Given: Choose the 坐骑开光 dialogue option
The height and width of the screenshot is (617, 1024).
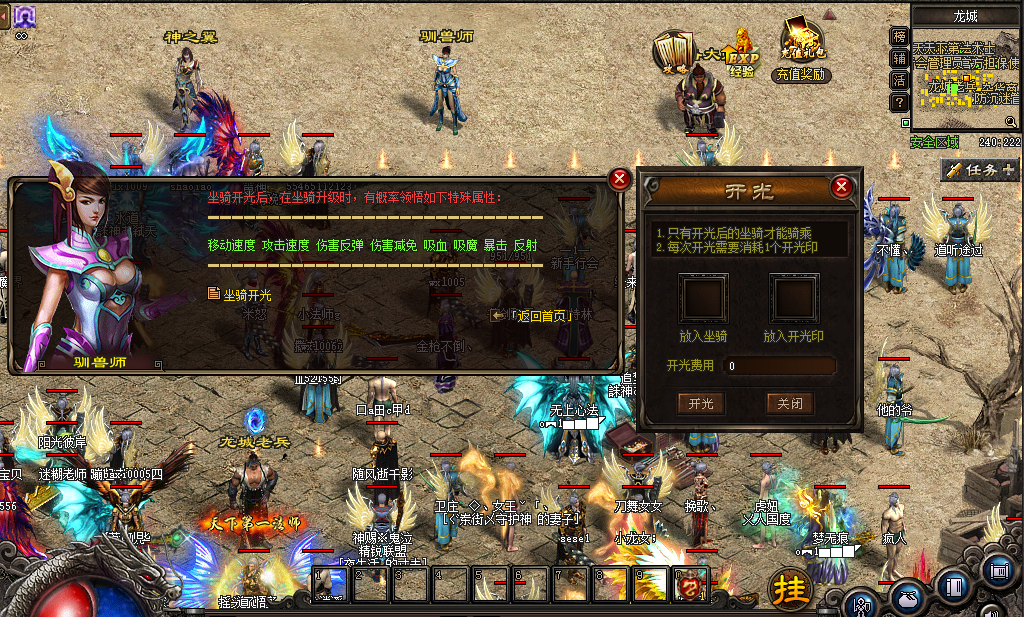Looking at the screenshot, I should tap(246, 295).
